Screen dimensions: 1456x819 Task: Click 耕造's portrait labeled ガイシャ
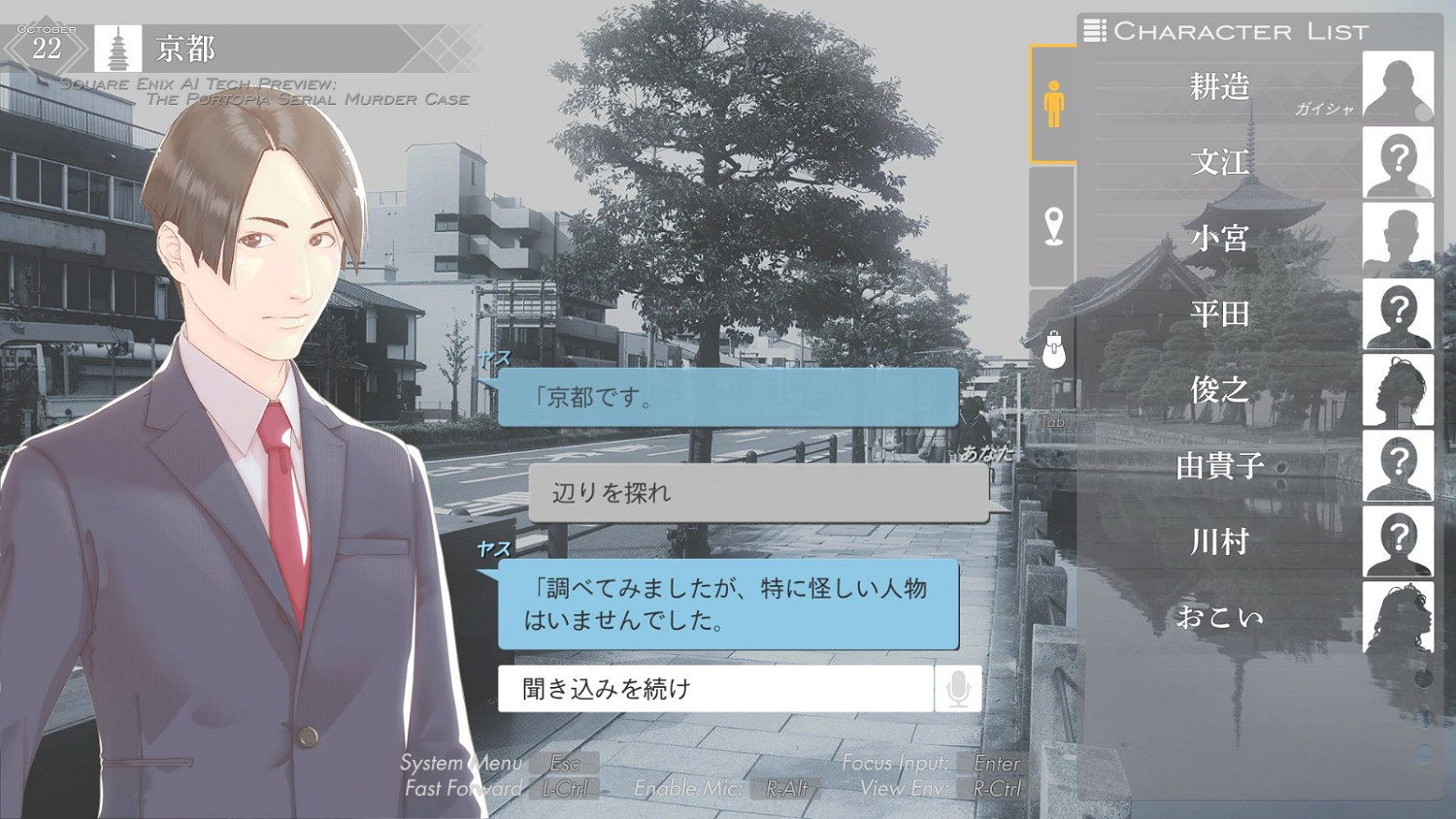pyautogui.click(x=1398, y=86)
